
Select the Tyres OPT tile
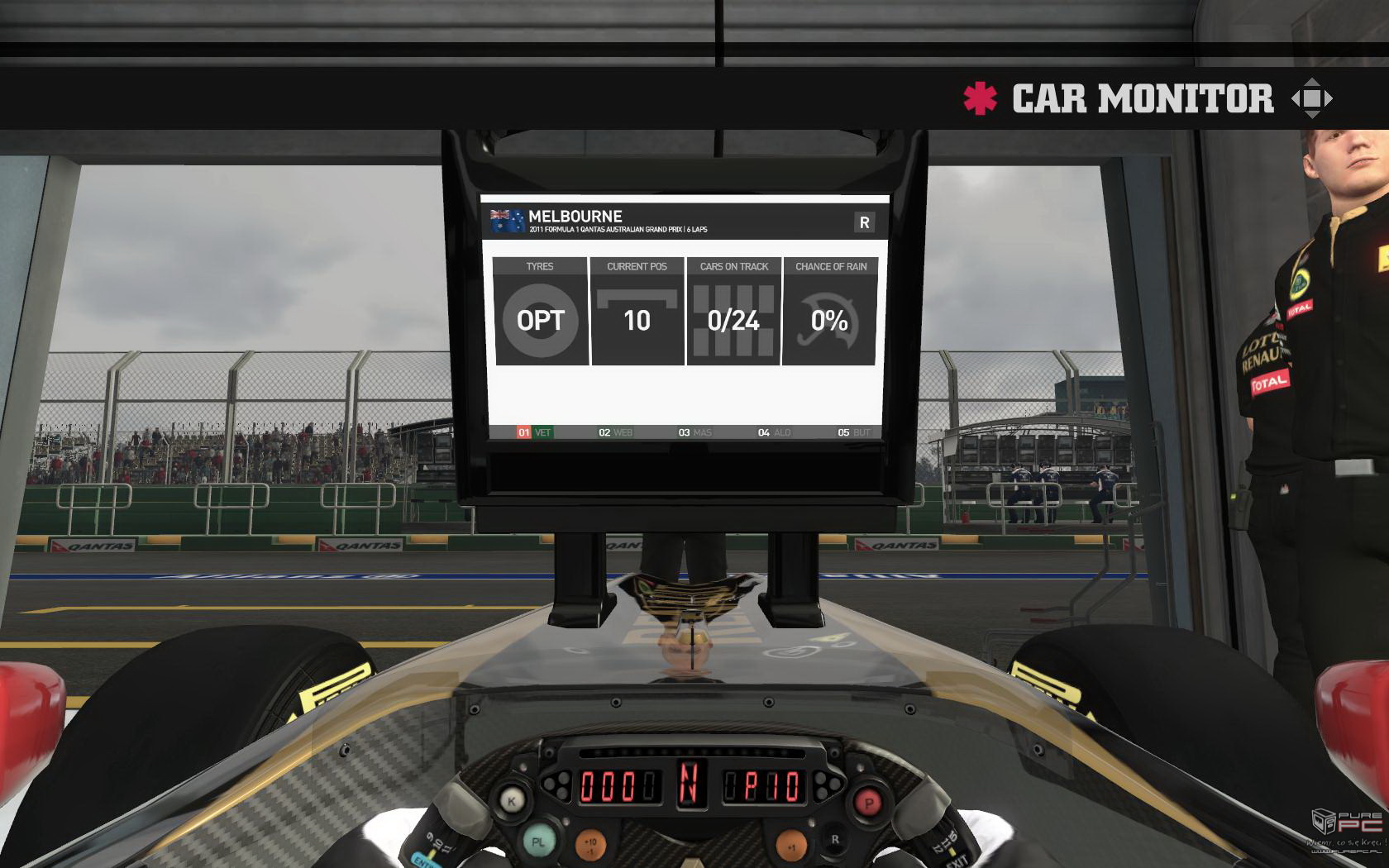(541, 312)
